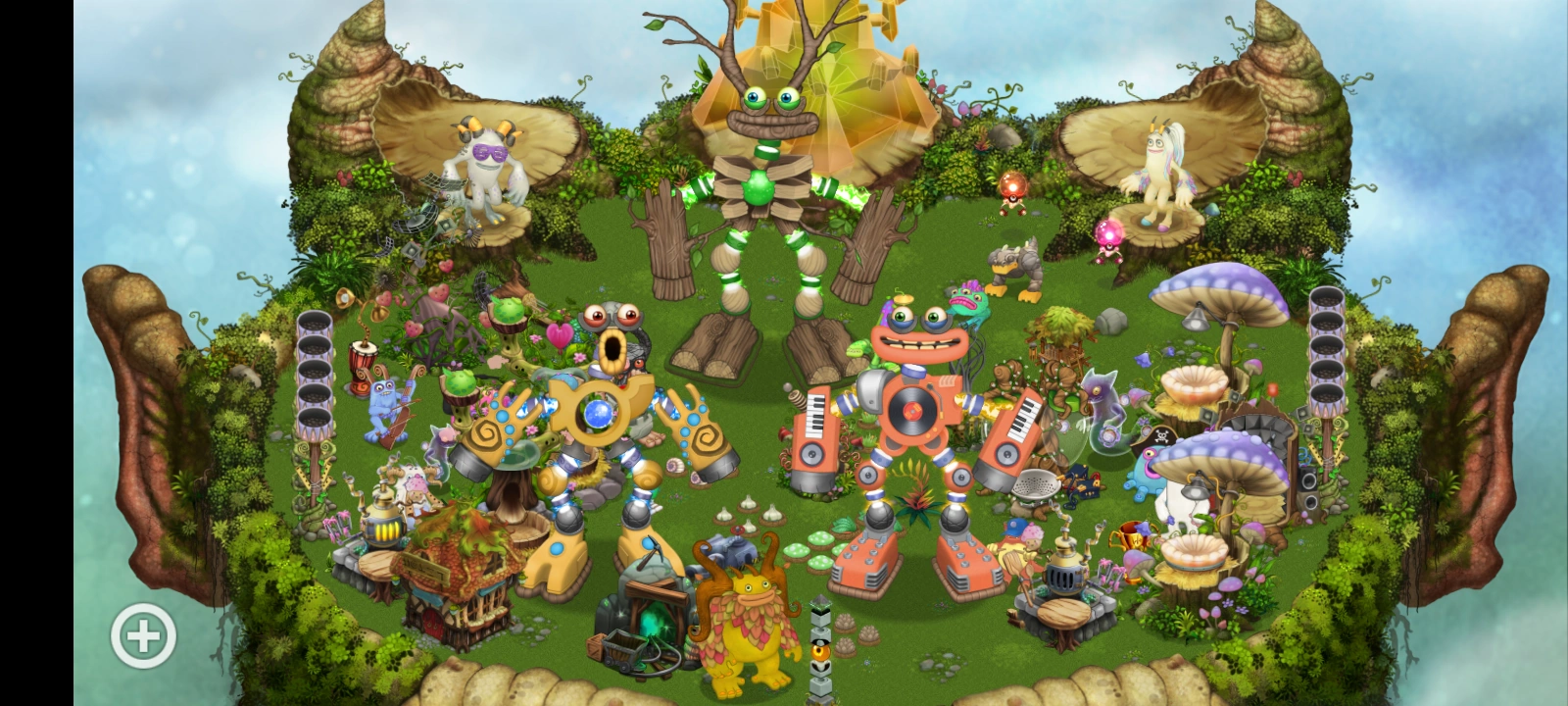Viewport: 1568px width, 706px height.
Task: Click the large purple-capped mushroom on the right
Action: (1219, 294)
